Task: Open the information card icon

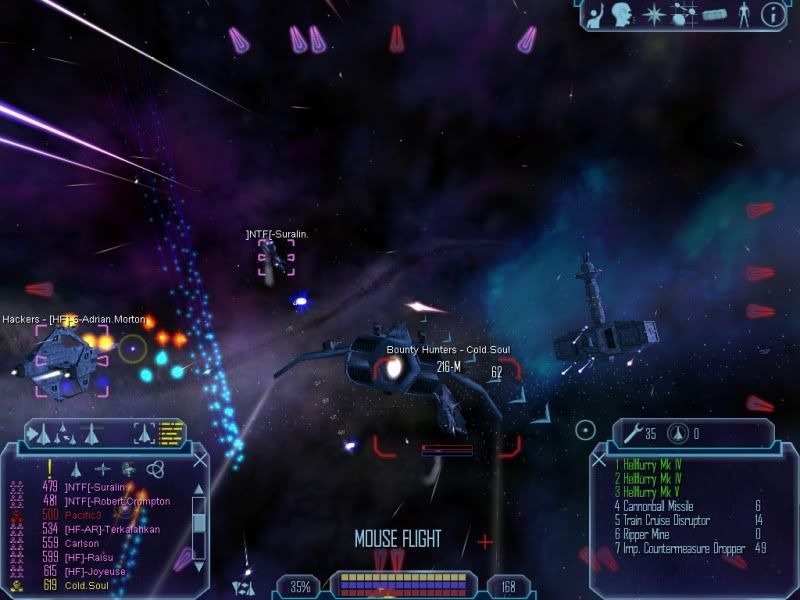Action: click(x=772, y=14)
